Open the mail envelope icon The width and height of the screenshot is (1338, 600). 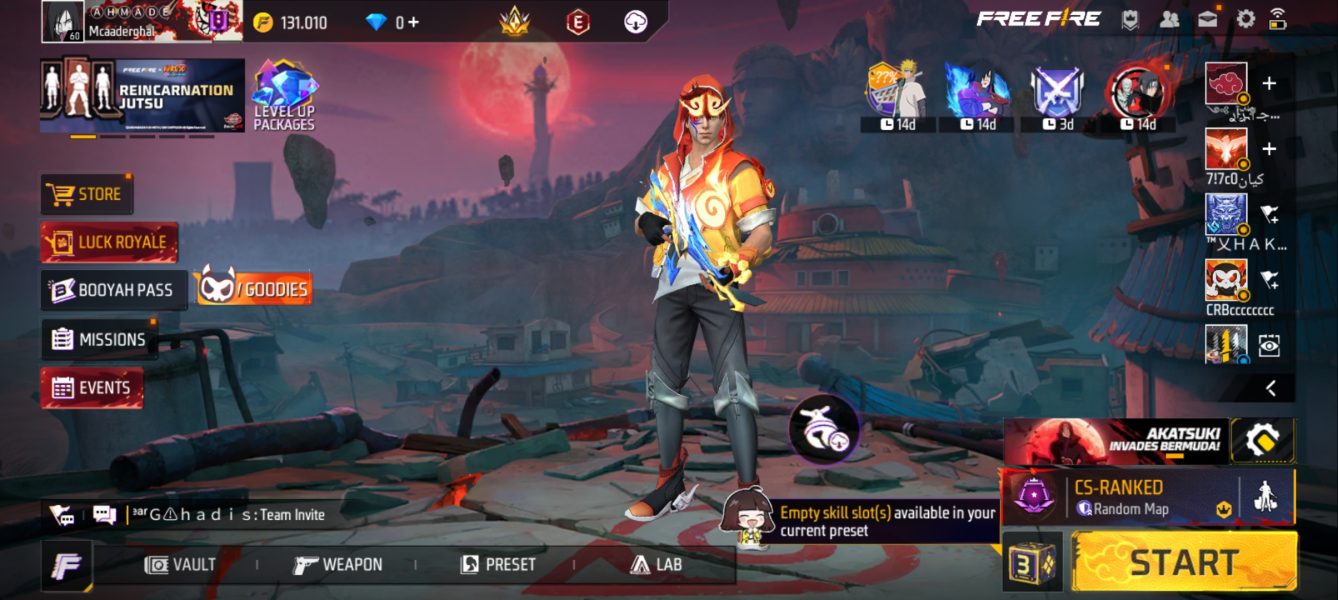coord(1207,19)
